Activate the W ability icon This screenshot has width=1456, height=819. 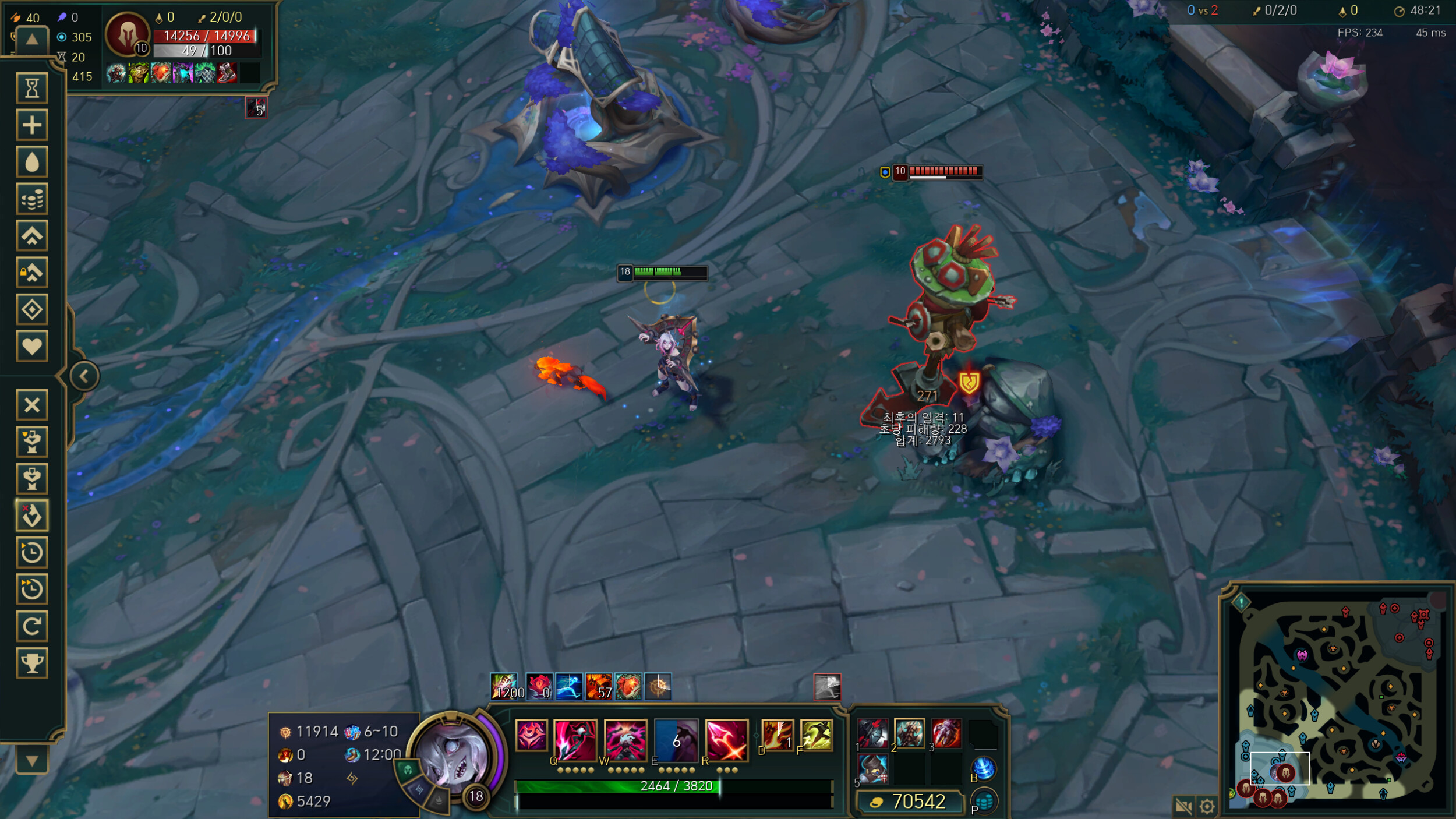[x=625, y=740]
